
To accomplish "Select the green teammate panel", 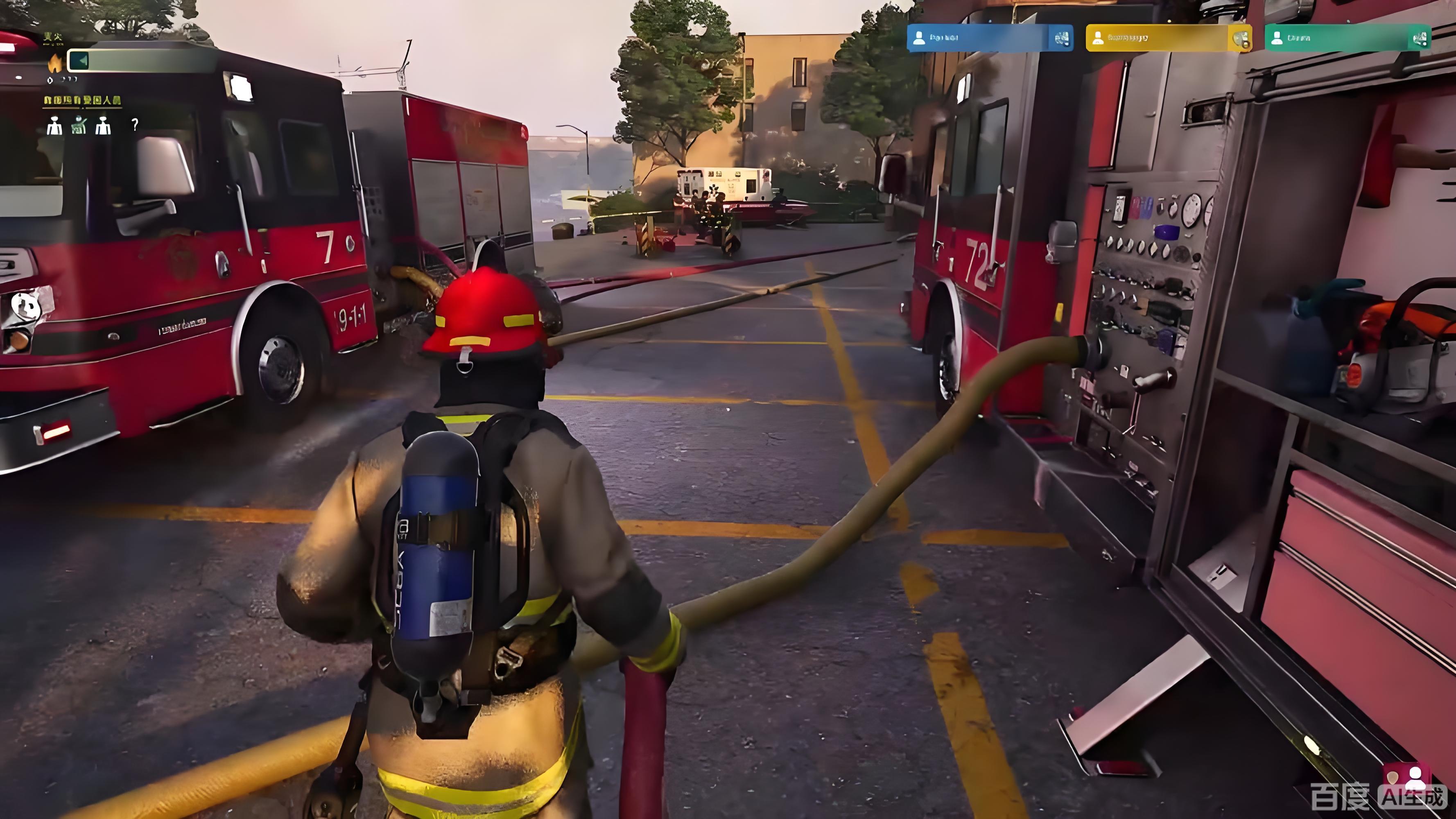I will click(1347, 38).
